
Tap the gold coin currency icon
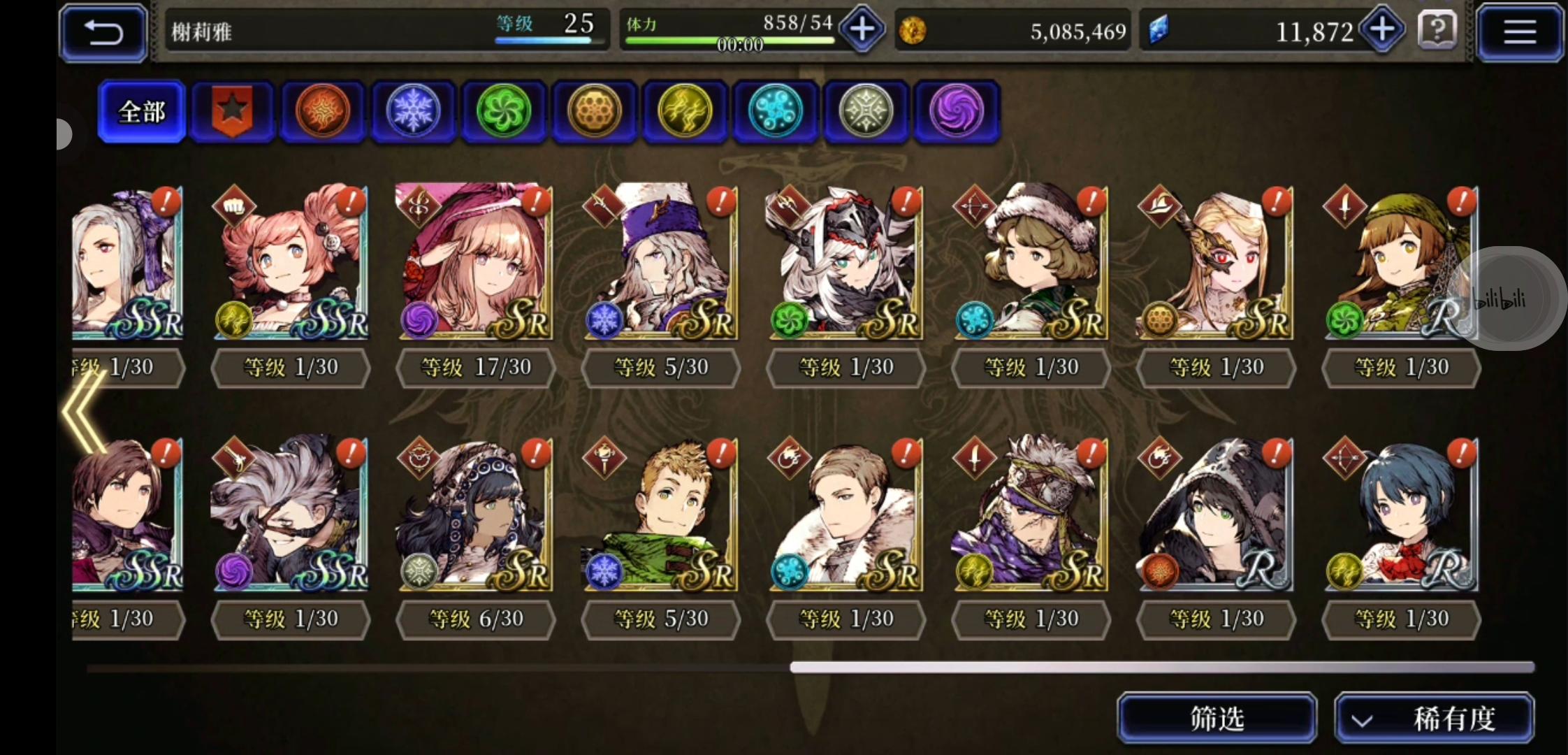pyautogui.click(x=913, y=31)
